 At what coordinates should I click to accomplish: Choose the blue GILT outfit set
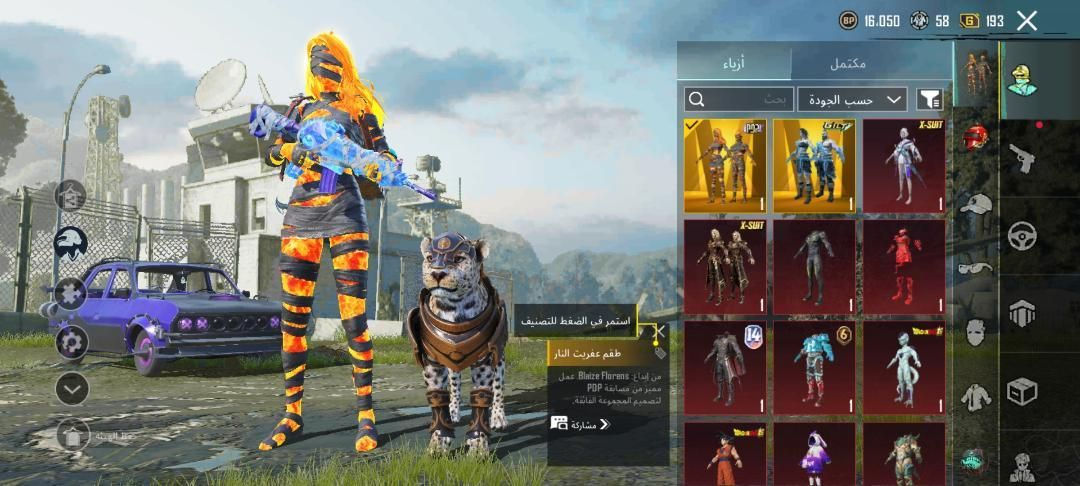[x=814, y=166]
